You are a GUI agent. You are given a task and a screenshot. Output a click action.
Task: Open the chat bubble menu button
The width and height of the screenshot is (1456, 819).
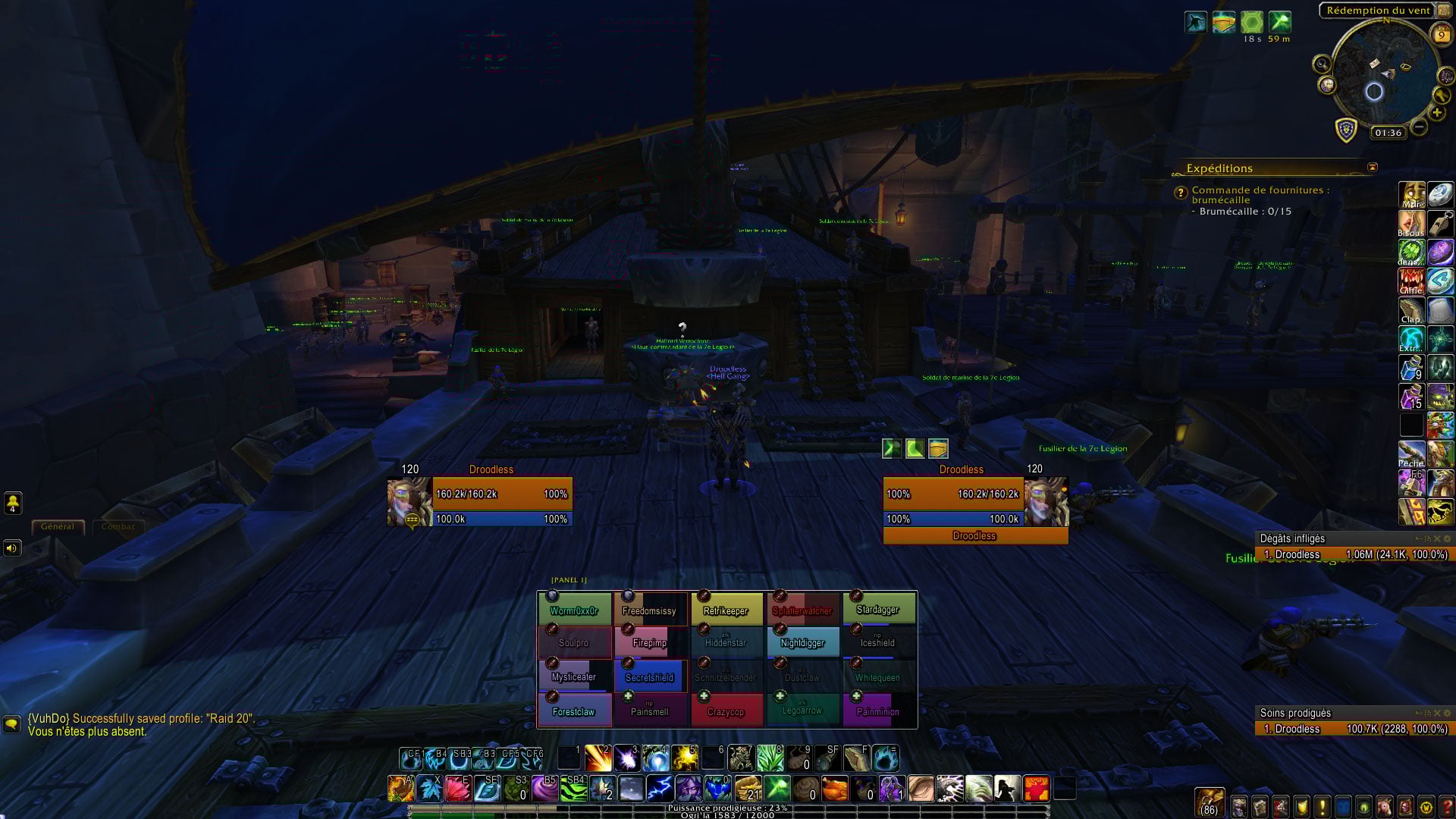11,724
